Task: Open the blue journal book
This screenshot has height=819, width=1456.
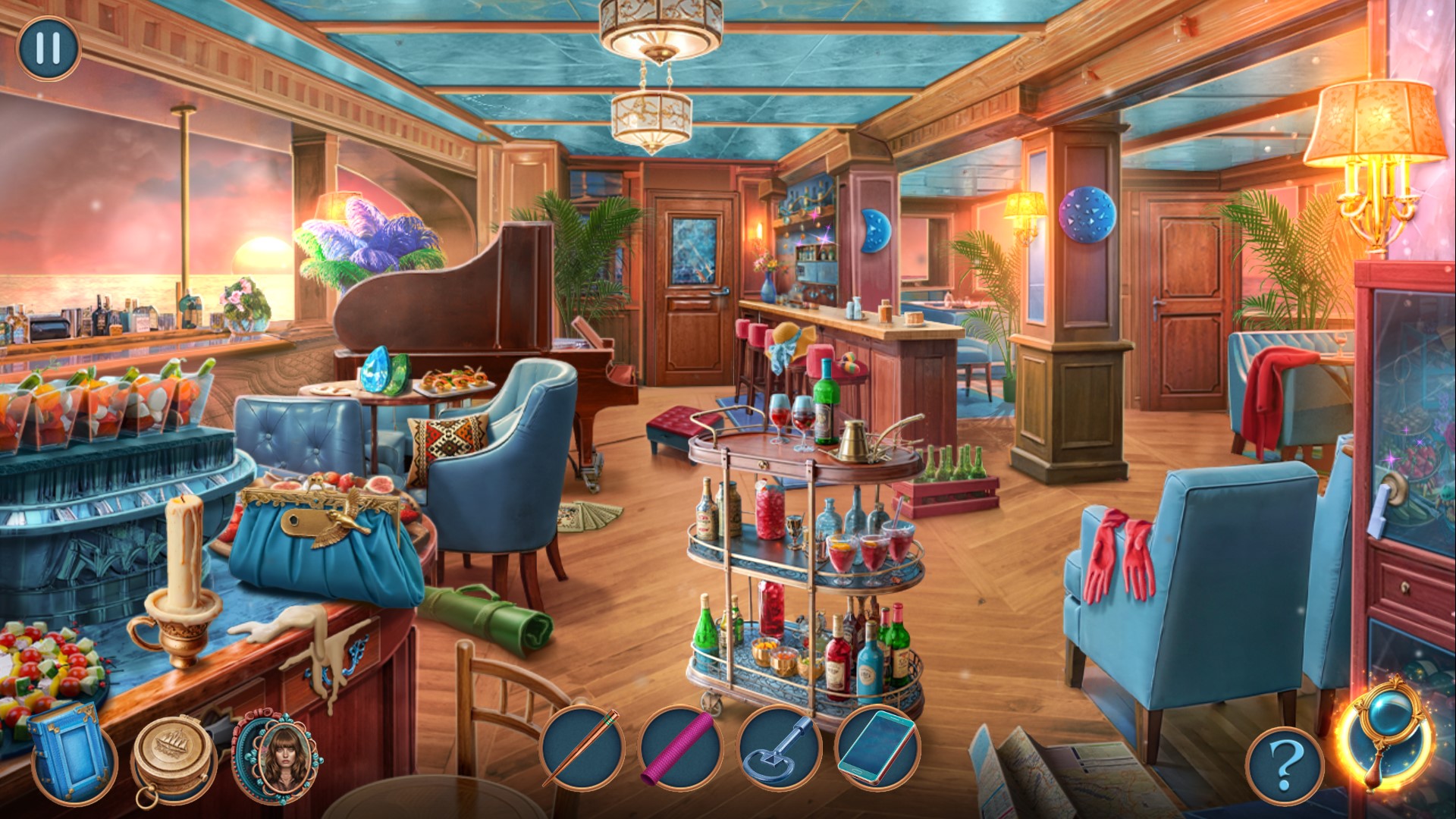Action: pos(70,748)
